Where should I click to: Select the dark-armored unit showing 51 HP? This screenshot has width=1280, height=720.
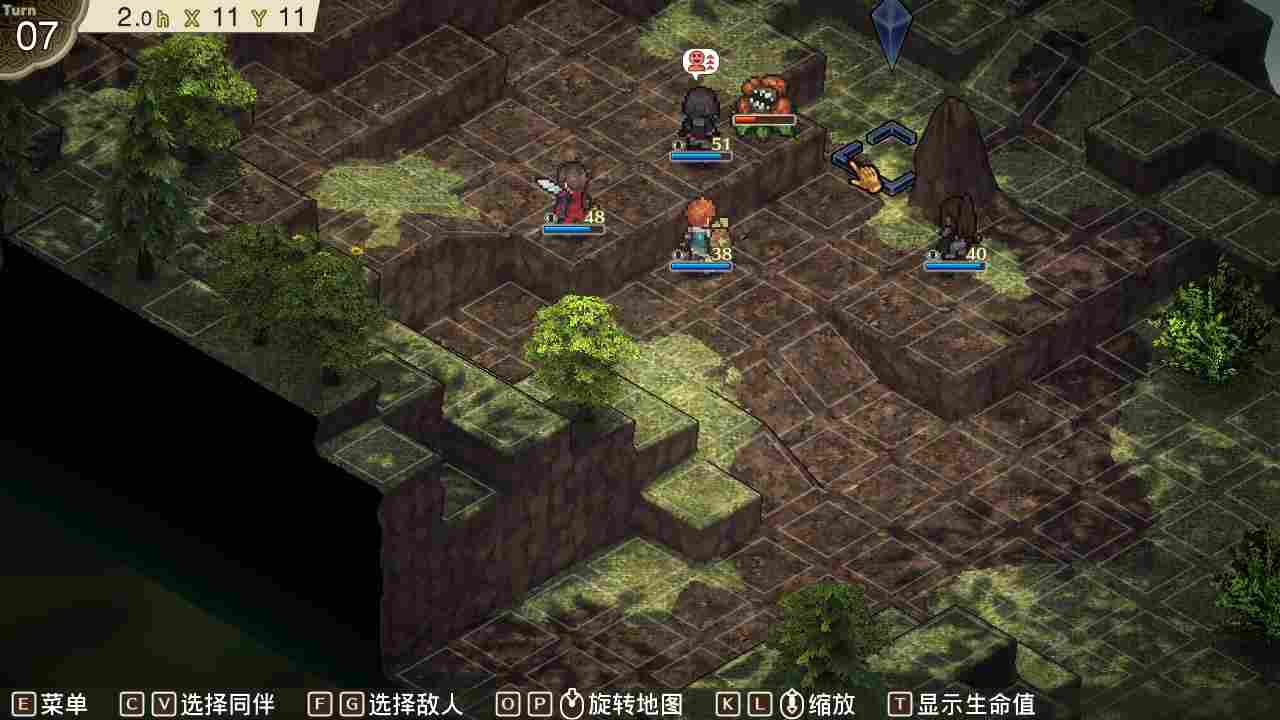pyautogui.click(x=698, y=110)
